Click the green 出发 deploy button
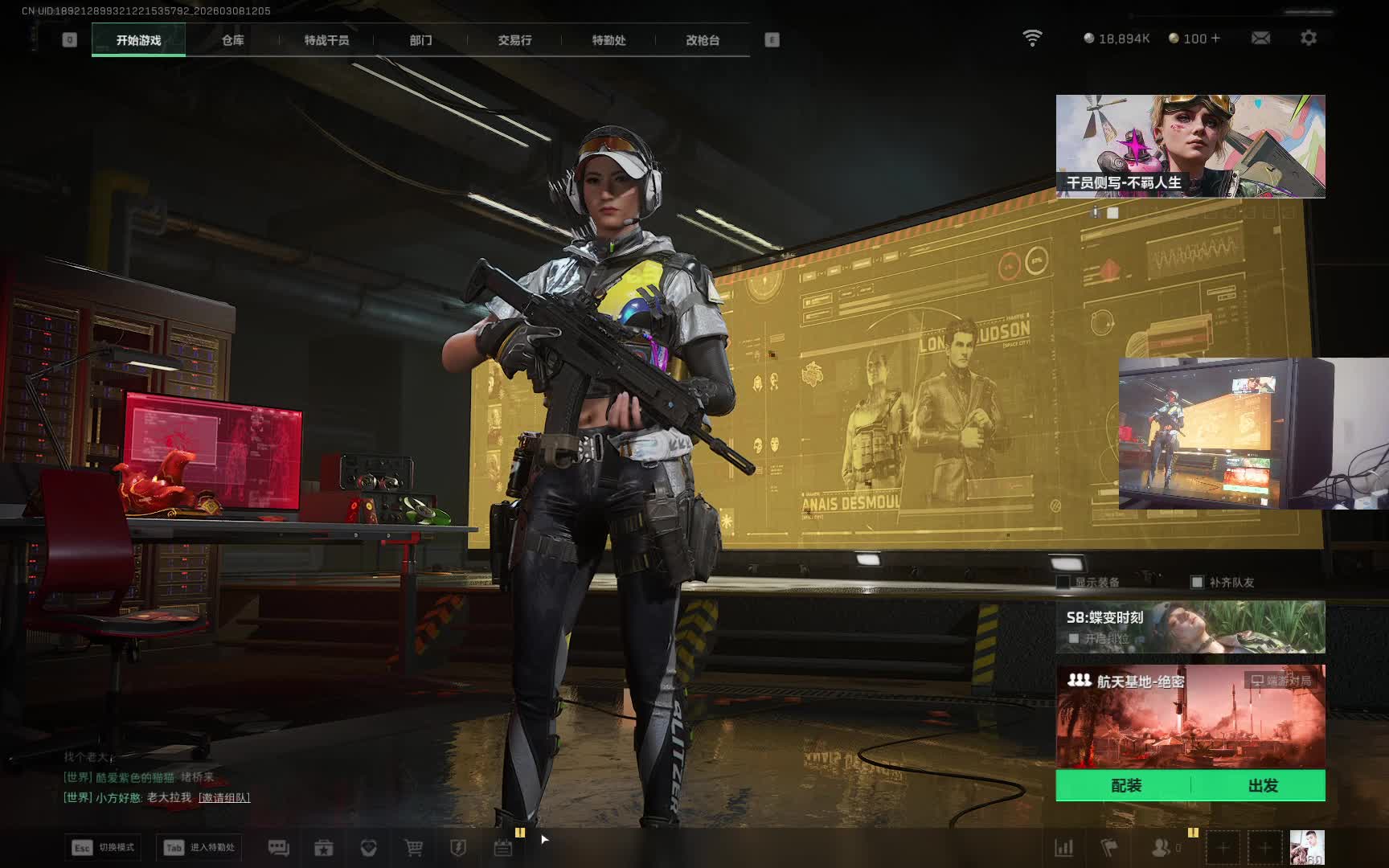The height and width of the screenshot is (868, 1389). [1262, 785]
